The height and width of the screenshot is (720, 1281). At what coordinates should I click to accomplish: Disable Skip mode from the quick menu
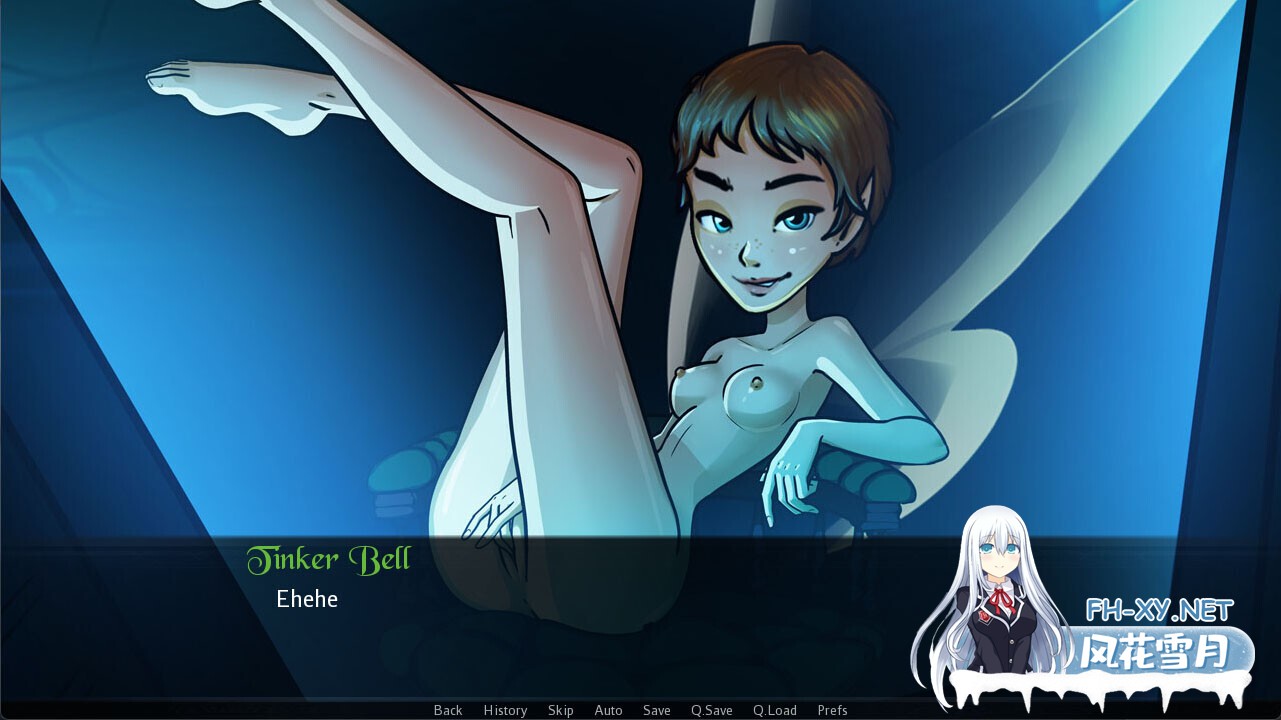click(560, 710)
